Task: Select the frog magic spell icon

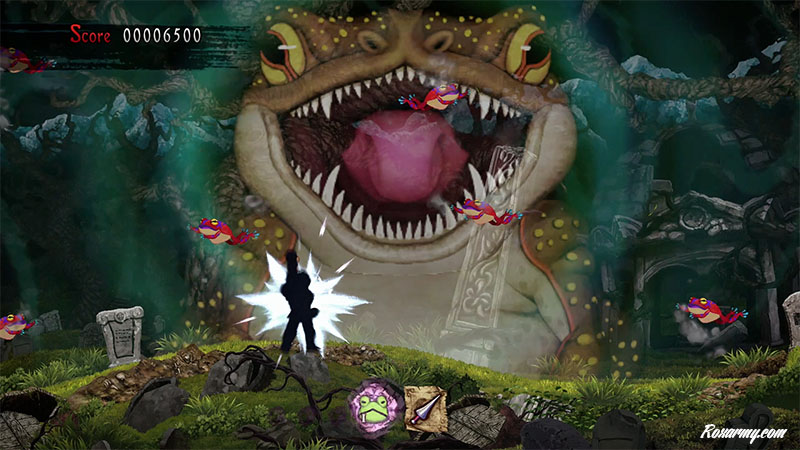Action: 377,407
